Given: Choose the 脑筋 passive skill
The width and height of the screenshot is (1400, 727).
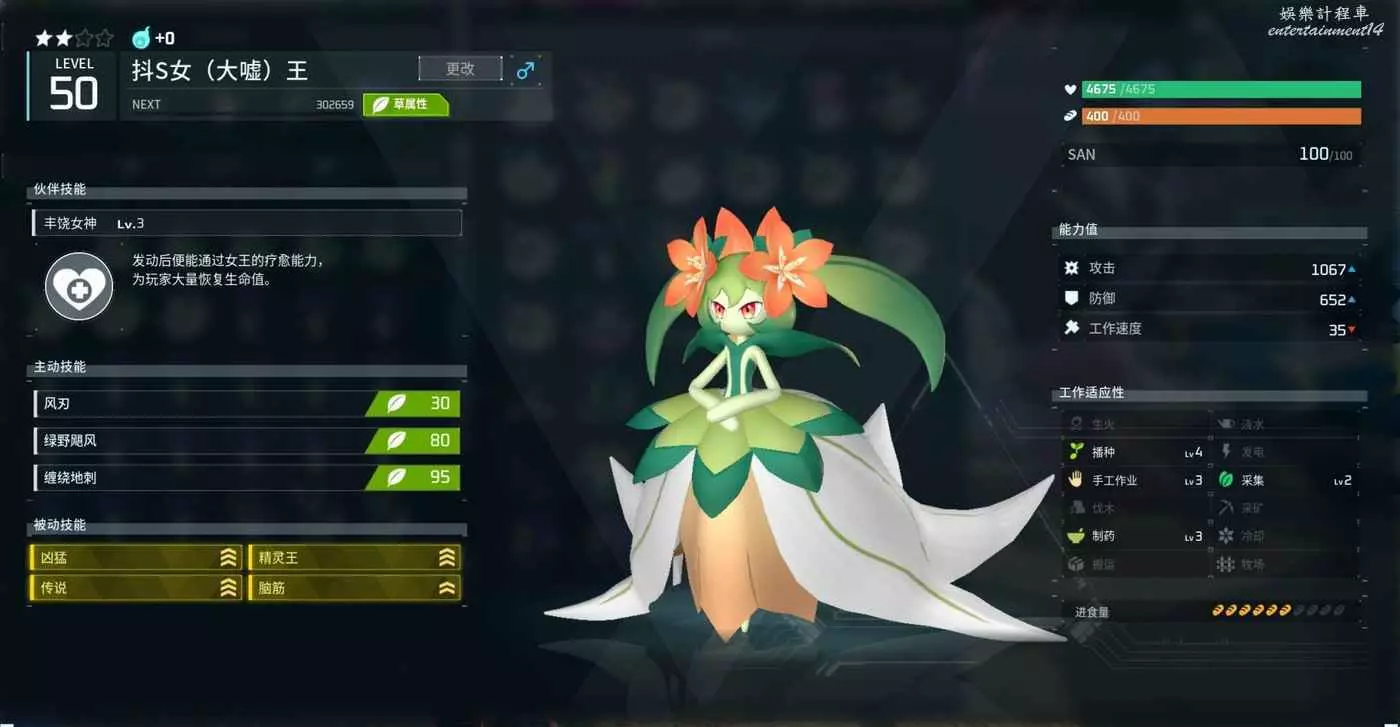Looking at the screenshot, I should click(355, 588).
